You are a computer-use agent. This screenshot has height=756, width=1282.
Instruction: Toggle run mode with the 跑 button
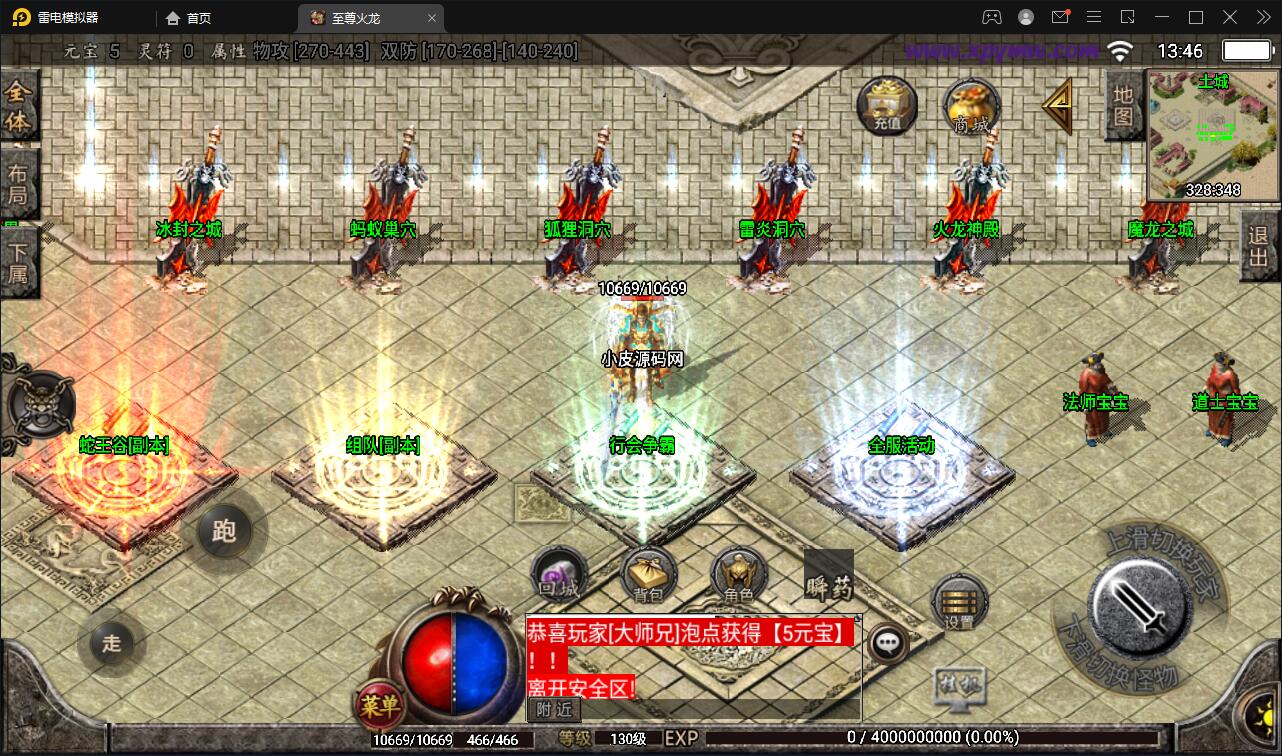tap(224, 530)
